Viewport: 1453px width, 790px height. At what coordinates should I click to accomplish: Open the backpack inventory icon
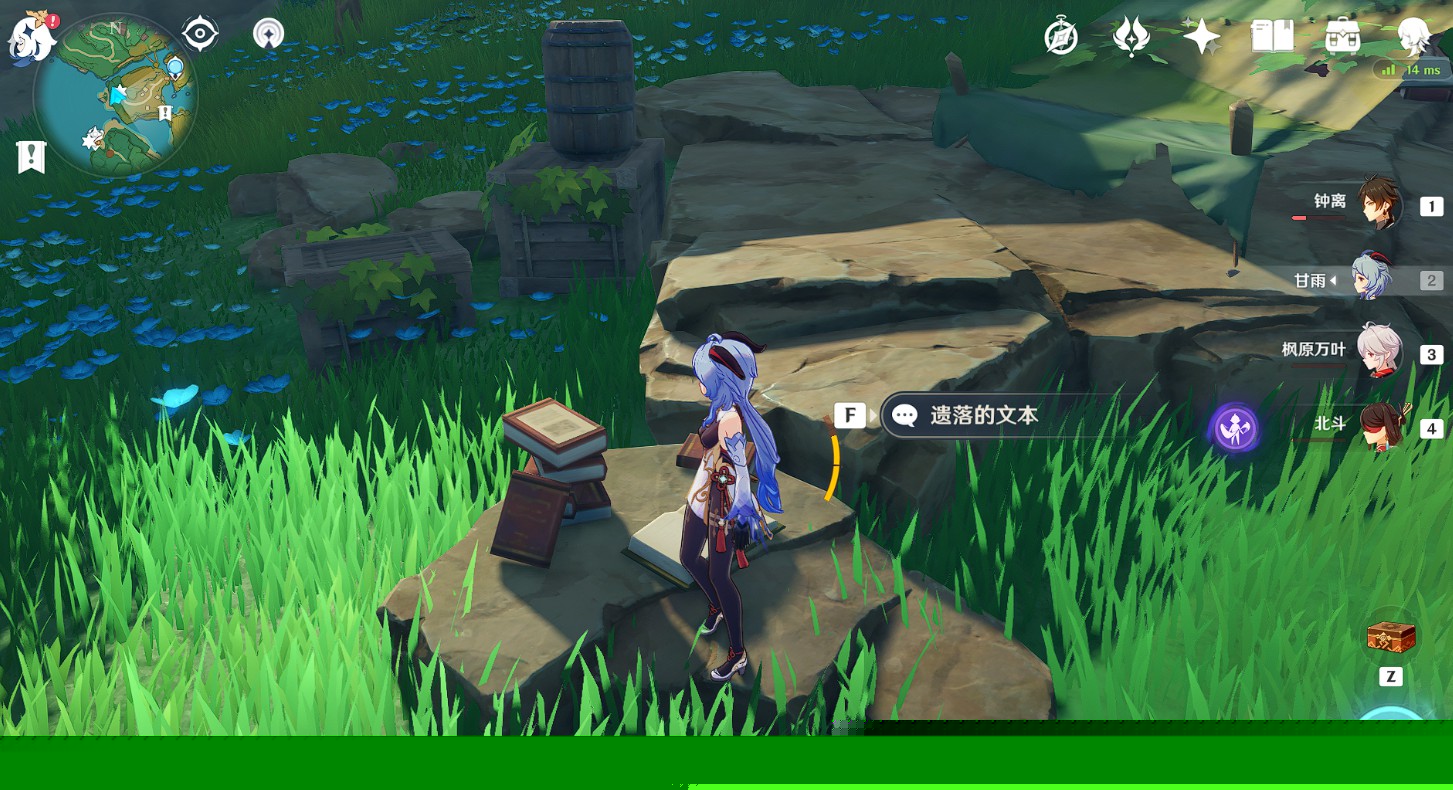pyautogui.click(x=1343, y=38)
